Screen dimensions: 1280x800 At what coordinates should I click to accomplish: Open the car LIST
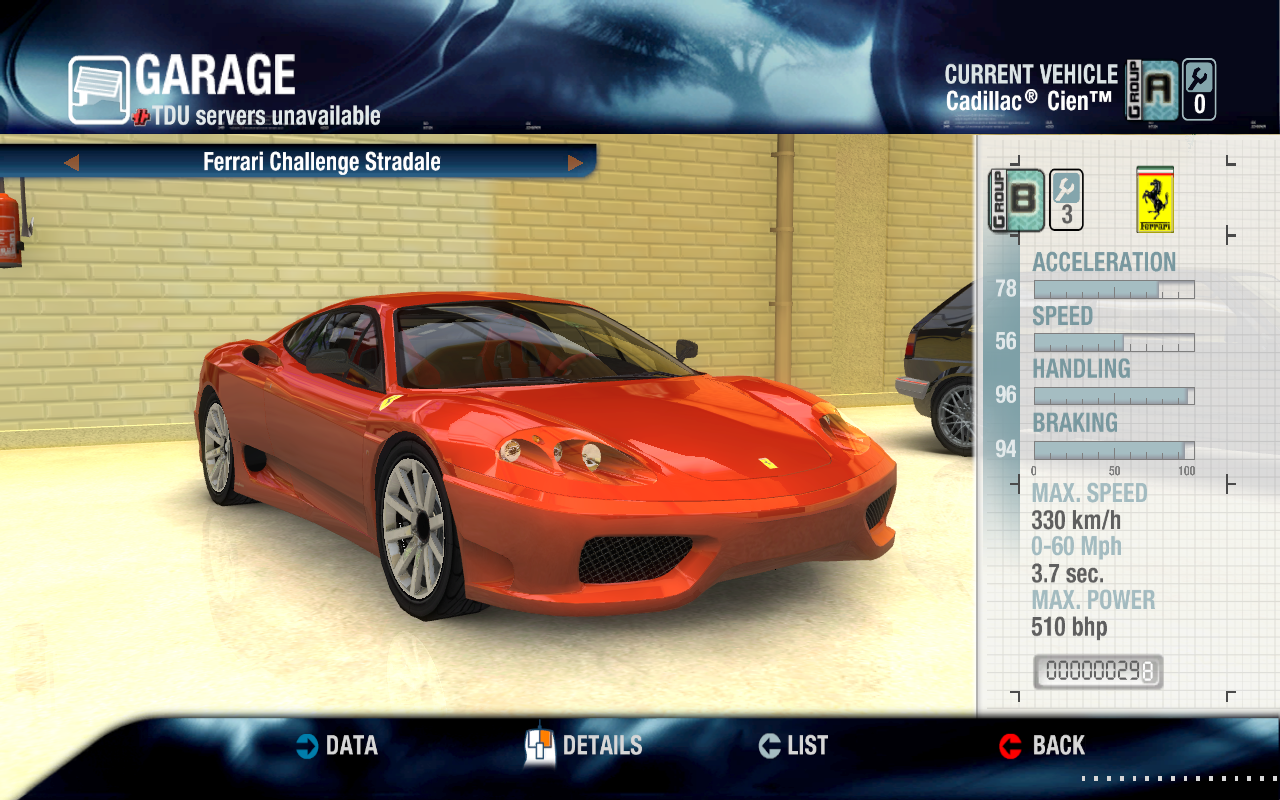(794, 746)
